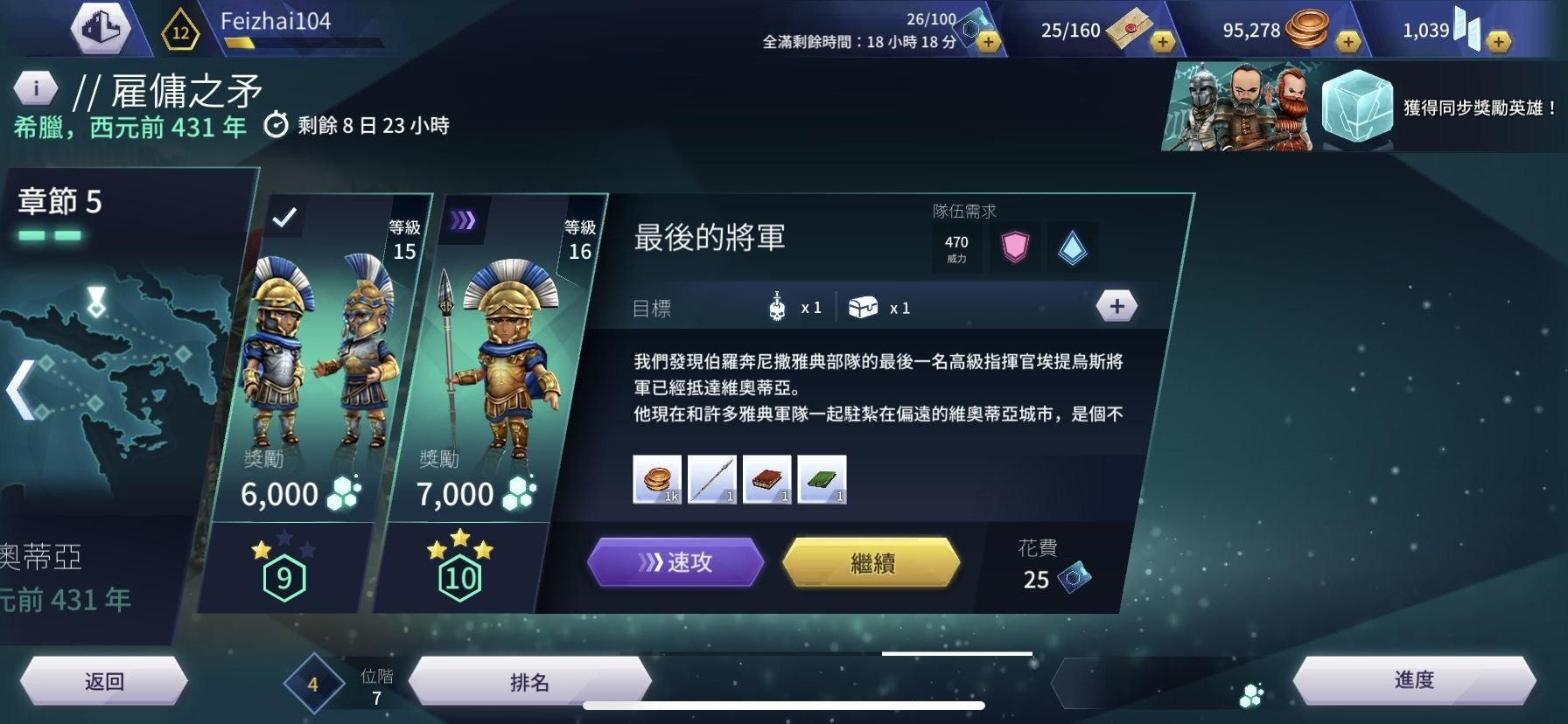1568x724 pixels.
Task: Click the checkmark on the level 15 mission
Action: tap(283, 214)
